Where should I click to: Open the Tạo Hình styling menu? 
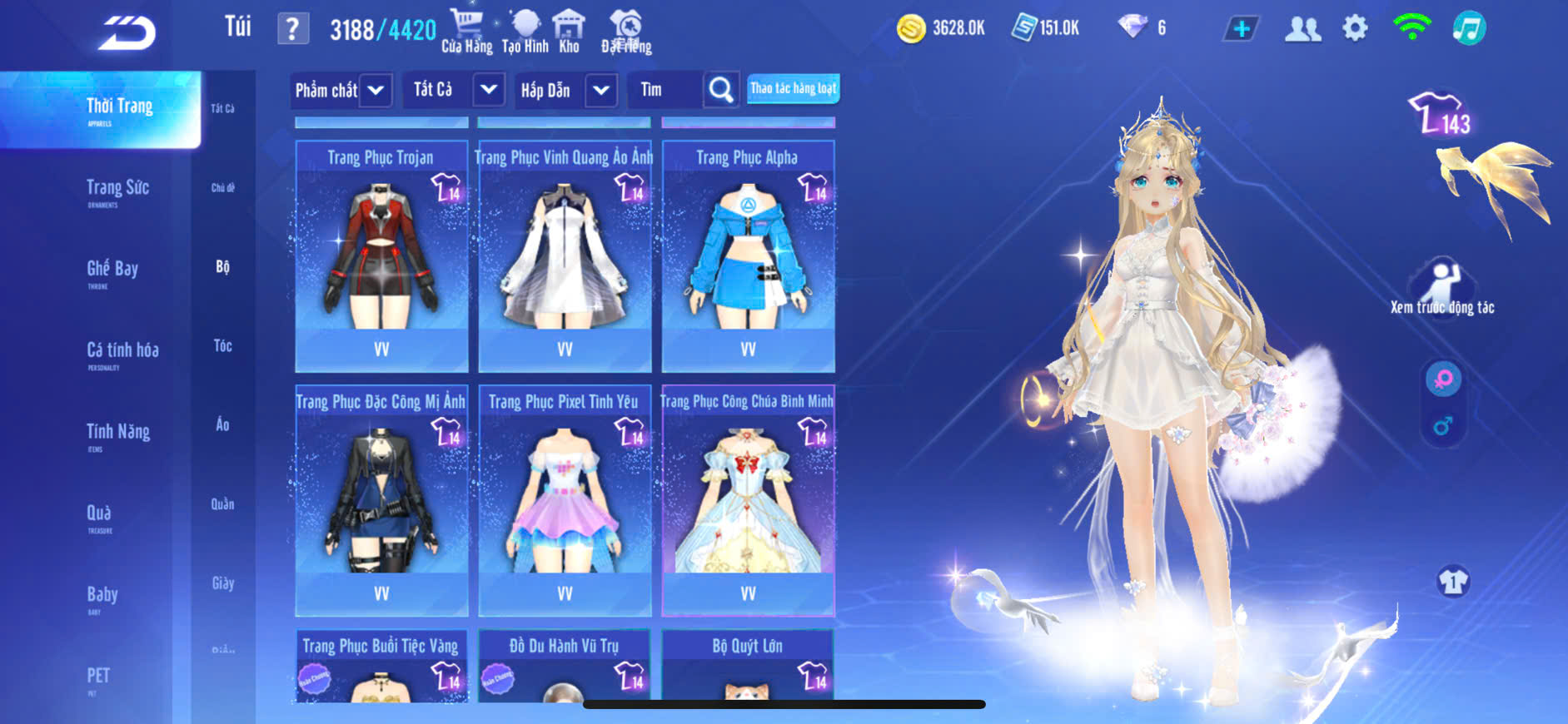coord(525,31)
